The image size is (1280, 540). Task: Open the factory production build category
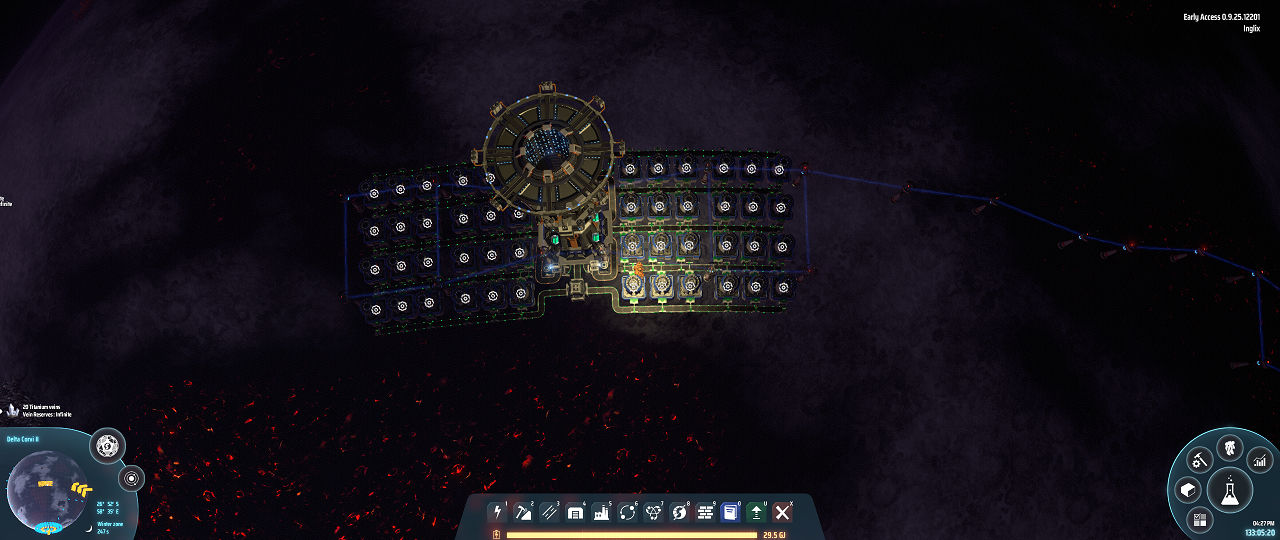click(x=601, y=512)
